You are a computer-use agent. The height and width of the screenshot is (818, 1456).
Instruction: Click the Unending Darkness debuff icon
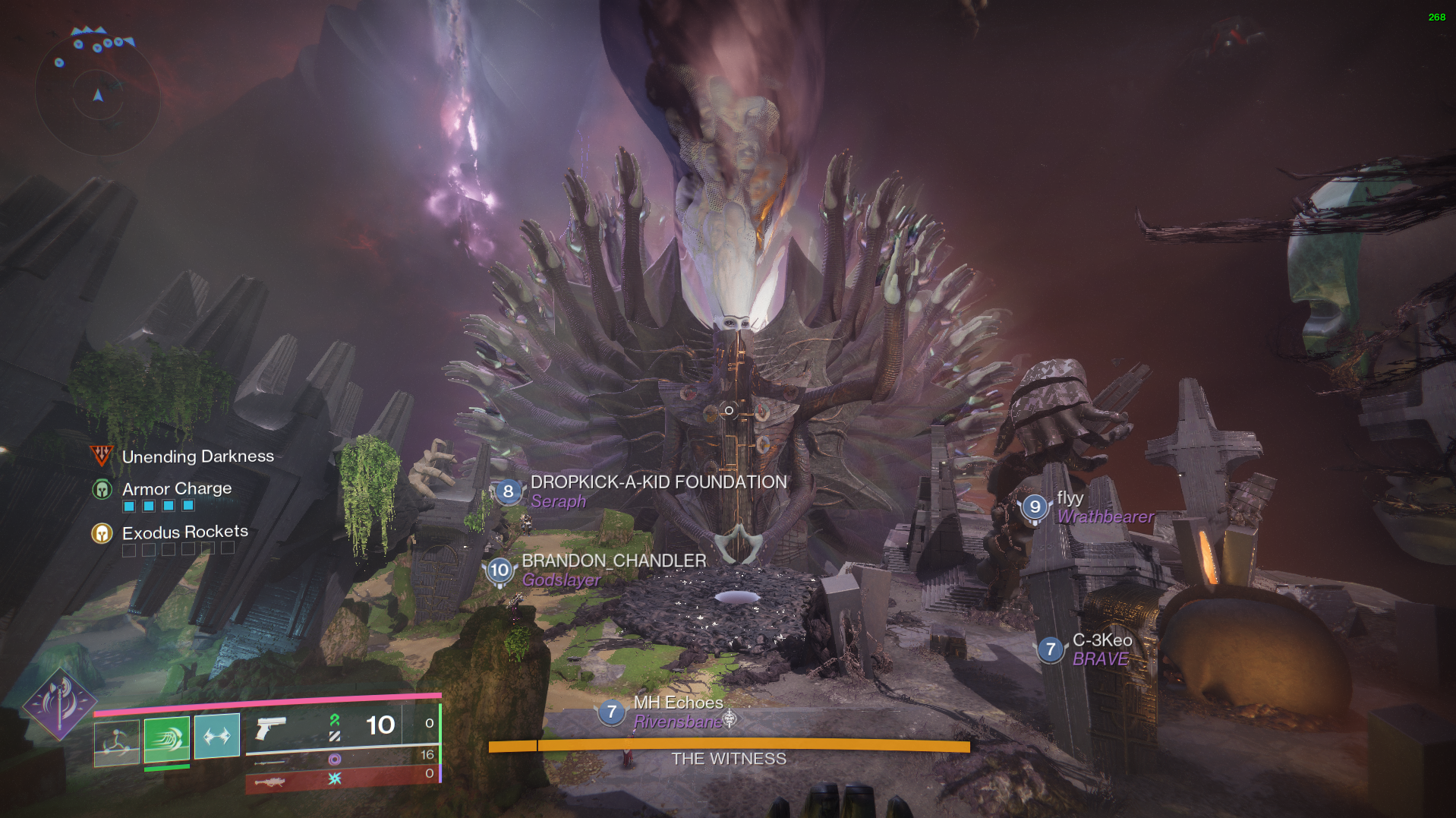point(101,456)
